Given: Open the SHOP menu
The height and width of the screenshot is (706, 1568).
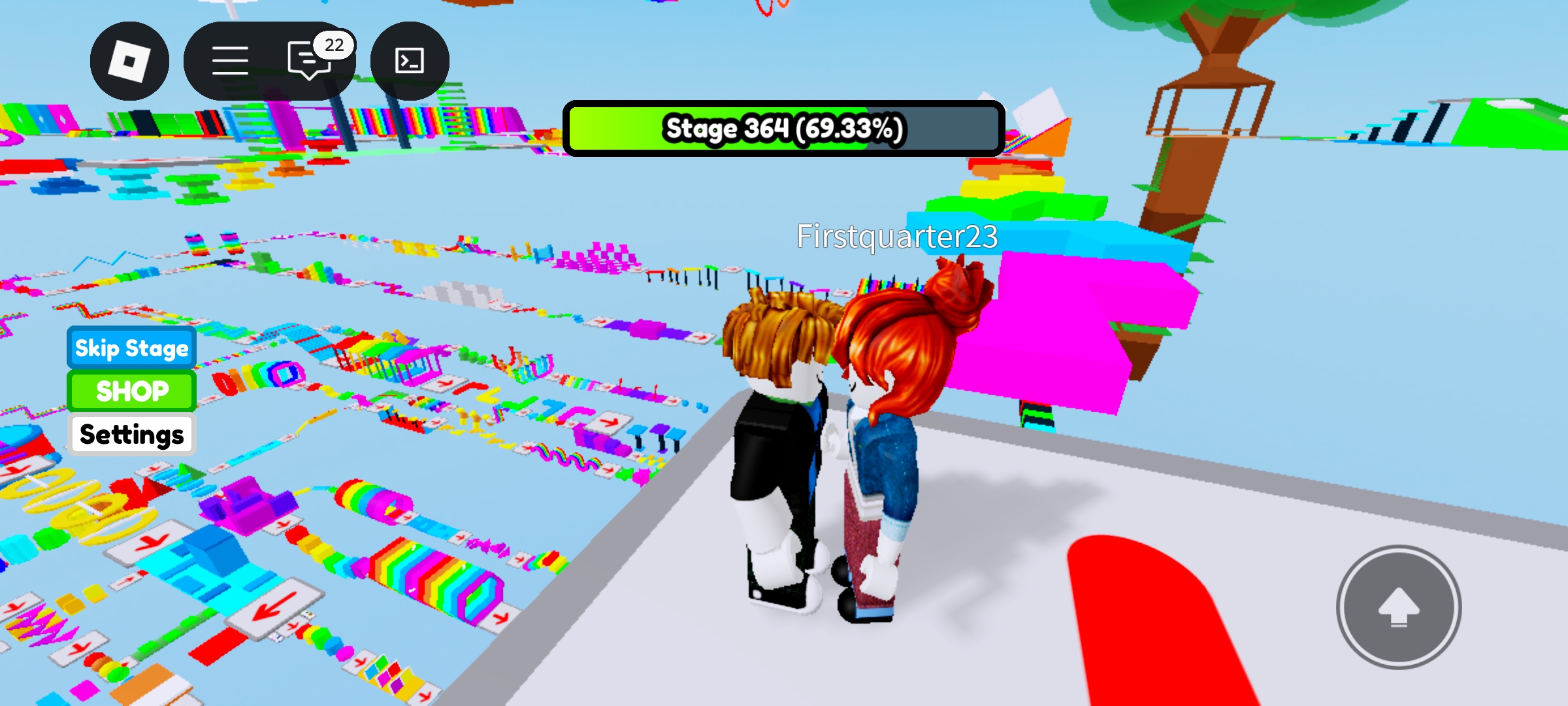Looking at the screenshot, I should (131, 391).
